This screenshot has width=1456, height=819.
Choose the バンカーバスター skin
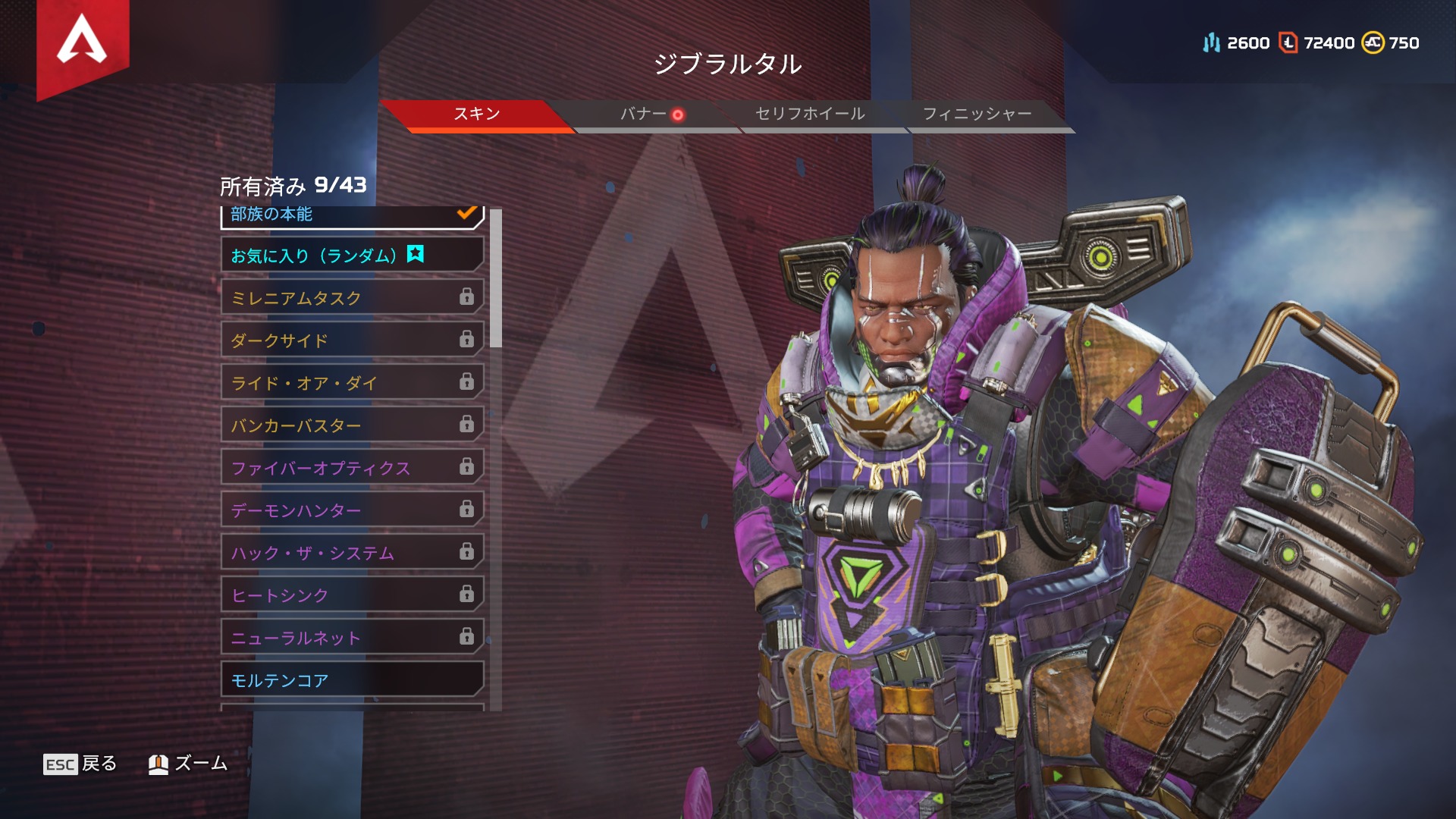pos(352,425)
